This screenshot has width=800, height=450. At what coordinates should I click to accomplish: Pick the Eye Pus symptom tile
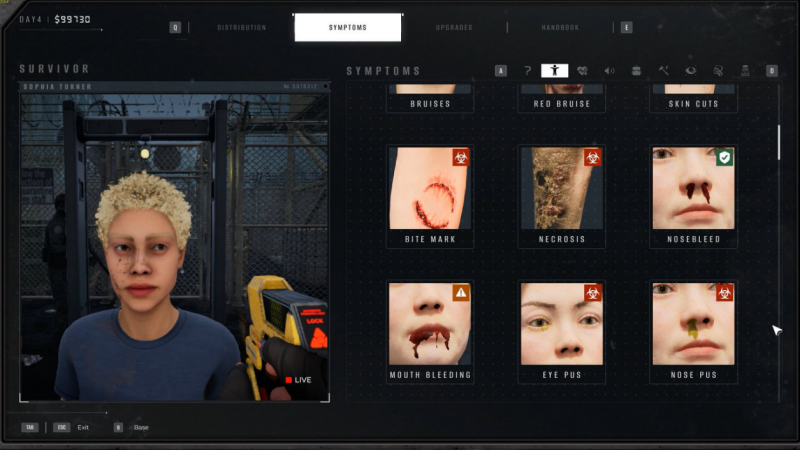(x=561, y=332)
